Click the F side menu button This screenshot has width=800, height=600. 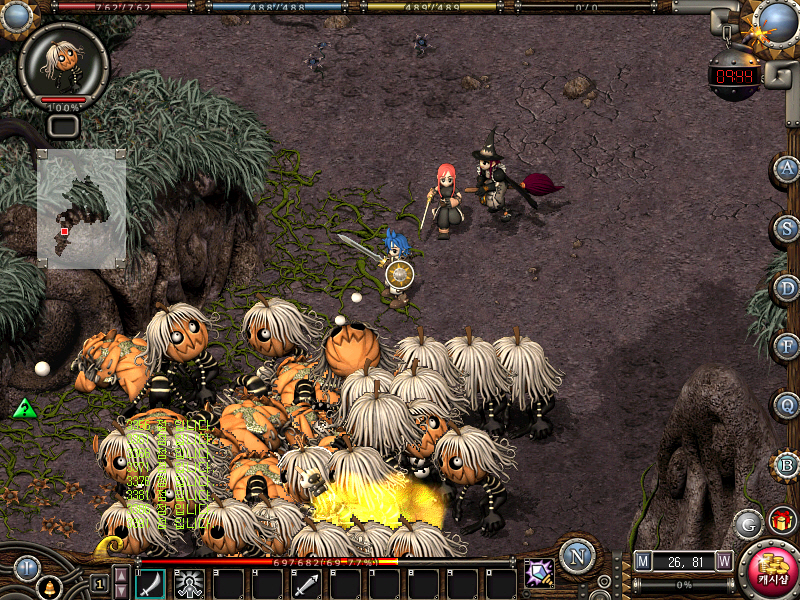(x=787, y=348)
